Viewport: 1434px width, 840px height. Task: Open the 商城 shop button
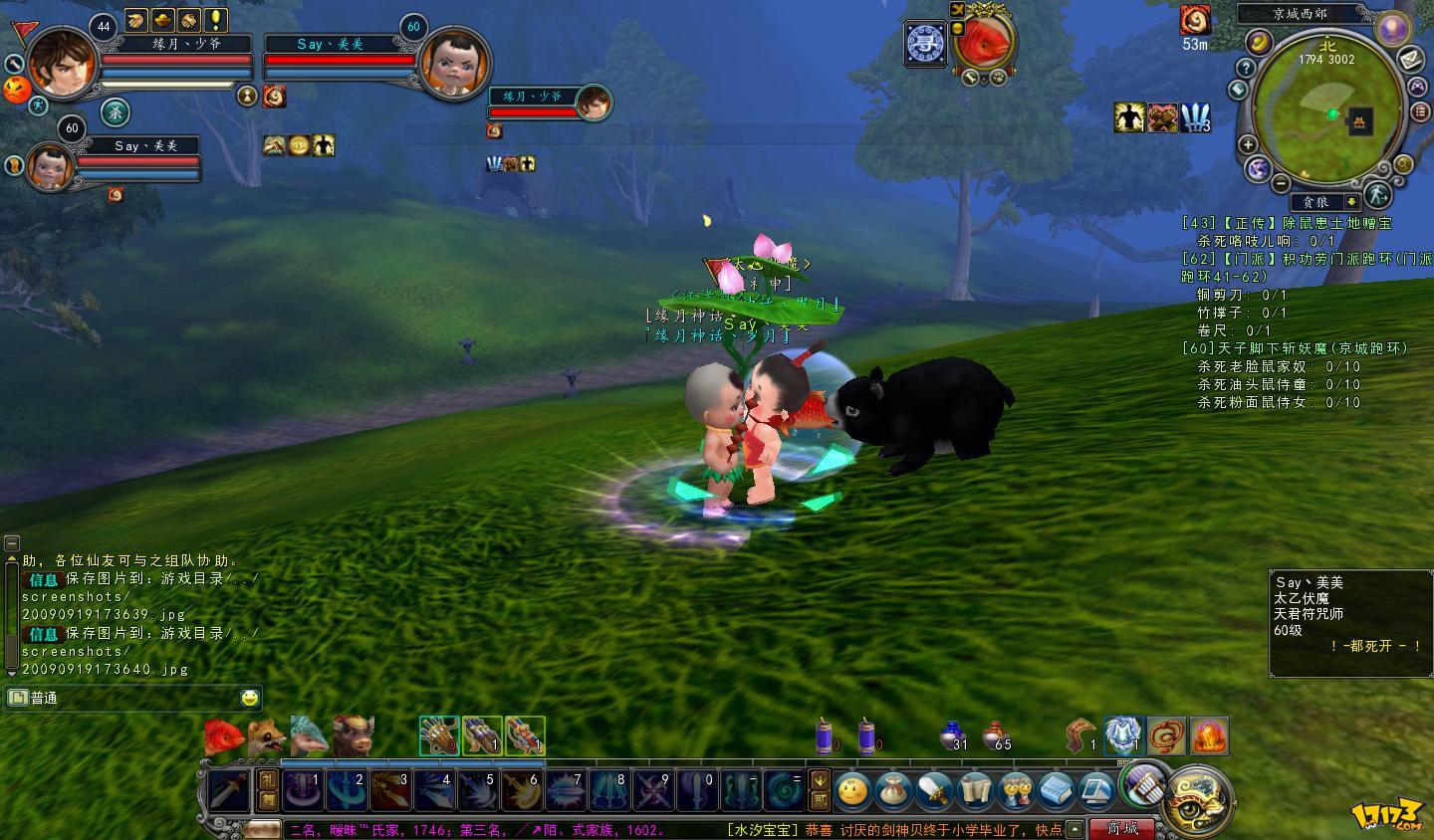click(1122, 828)
